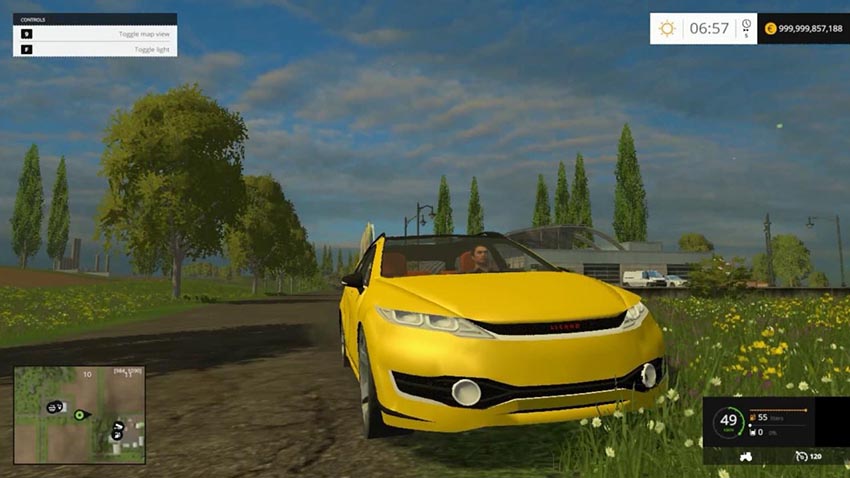The width and height of the screenshot is (850, 478).
Task: Select the green player marker on the minimap
Action: click(79, 414)
